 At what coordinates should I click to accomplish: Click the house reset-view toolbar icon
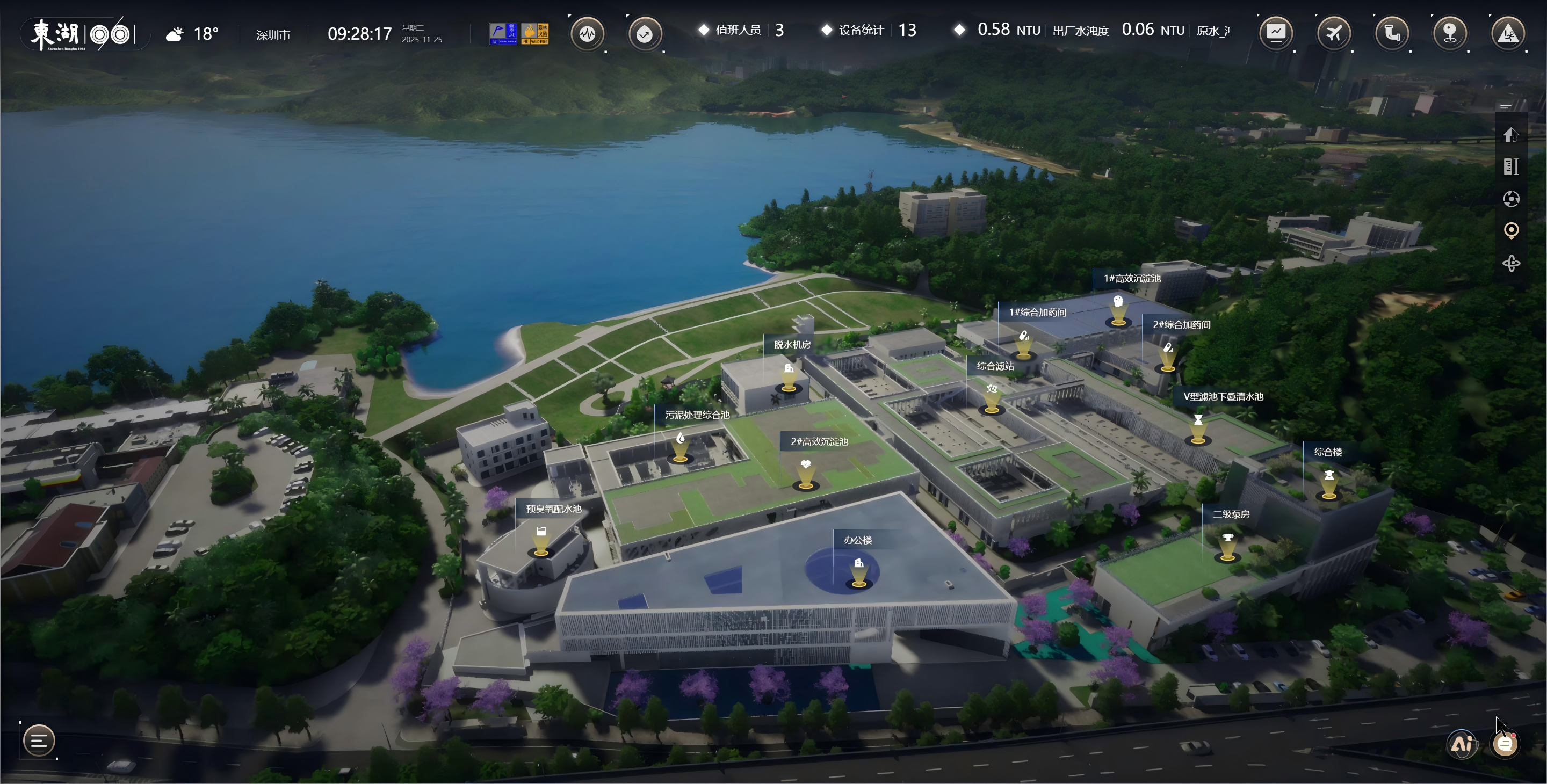tap(1511, 134)
